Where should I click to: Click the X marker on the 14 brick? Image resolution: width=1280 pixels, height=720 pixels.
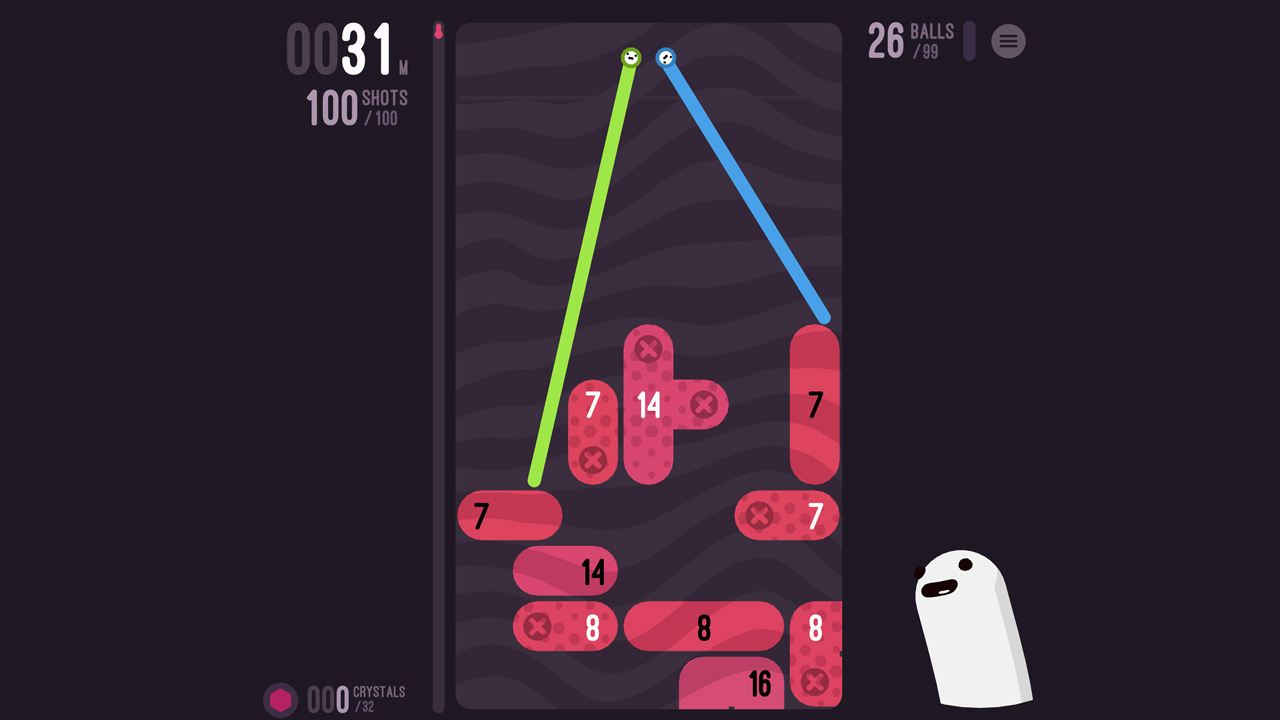pos(648,348)
